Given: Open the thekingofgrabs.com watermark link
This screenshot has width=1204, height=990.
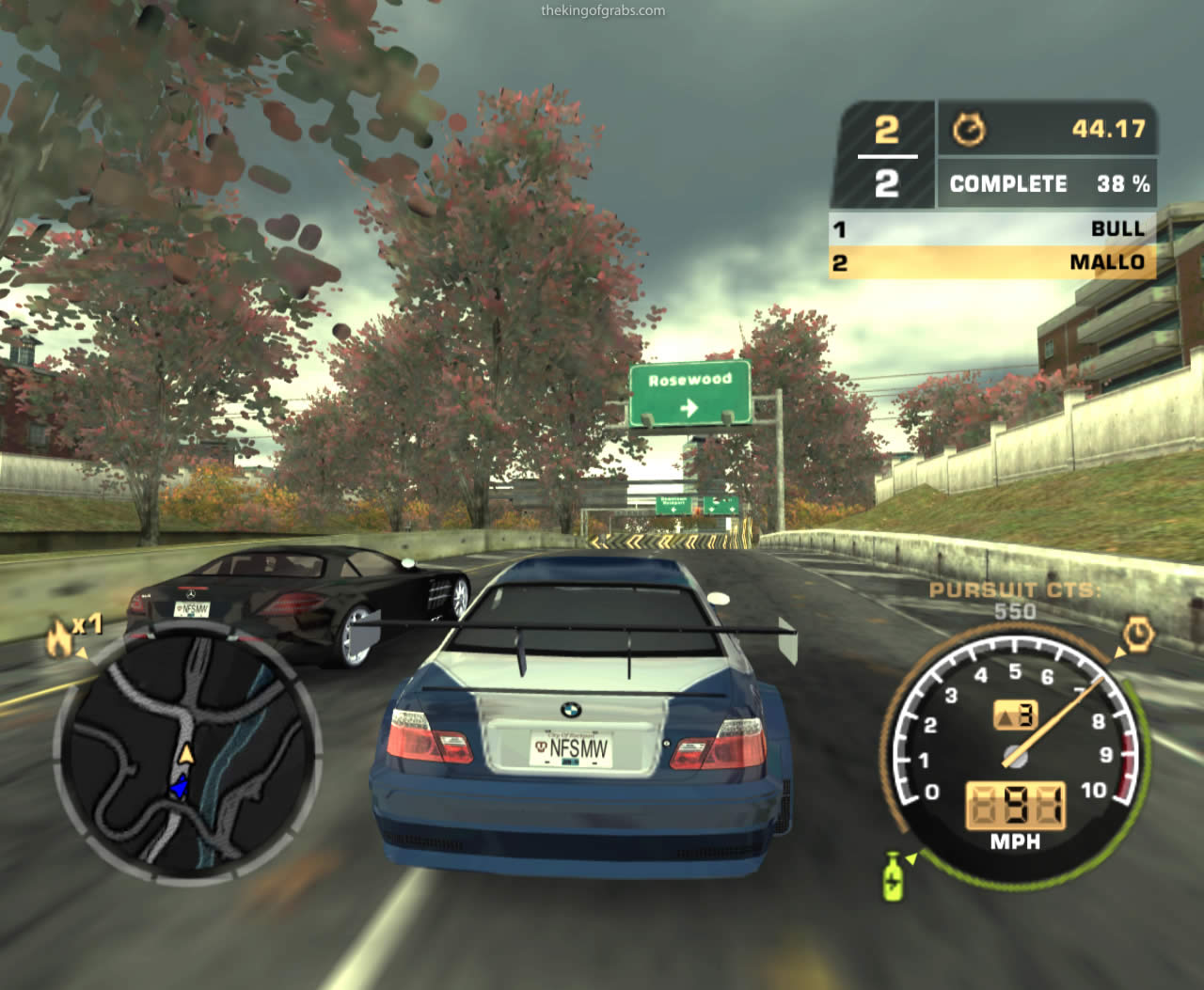Looking at the screenshot, I should tap(603, 11).
